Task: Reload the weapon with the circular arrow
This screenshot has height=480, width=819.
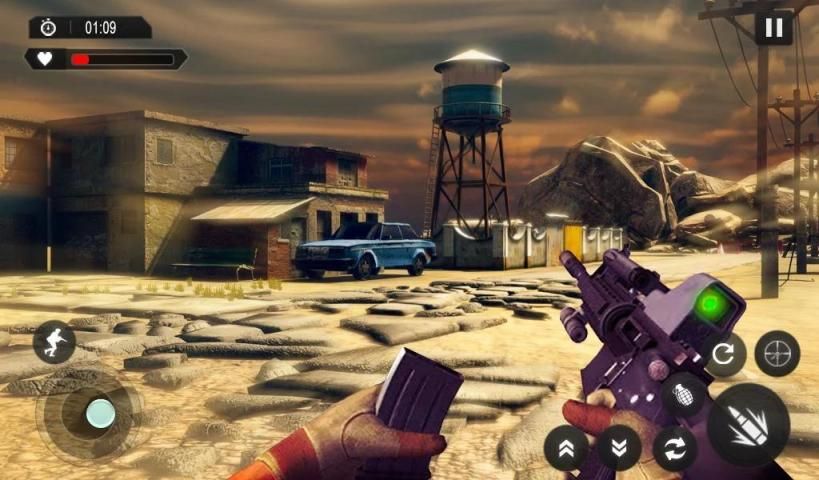Action: pyautogui.click(x=722, y=353)
